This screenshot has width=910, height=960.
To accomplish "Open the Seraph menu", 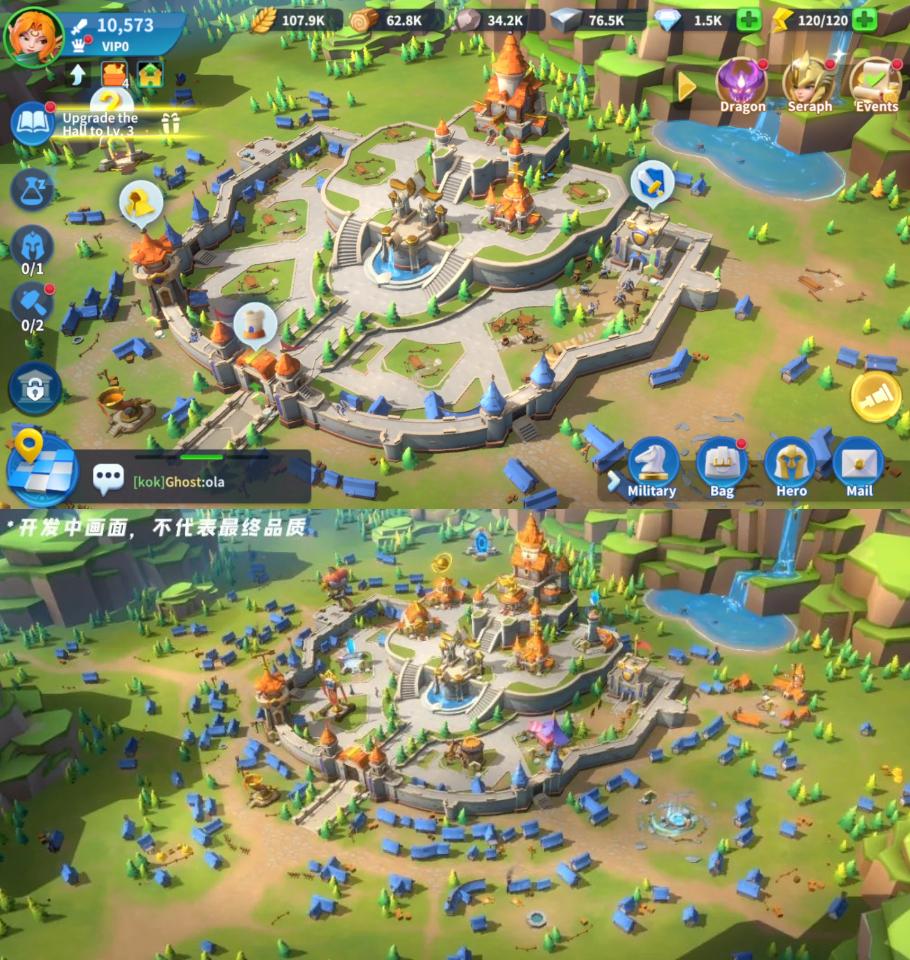I will pos(809,84).
